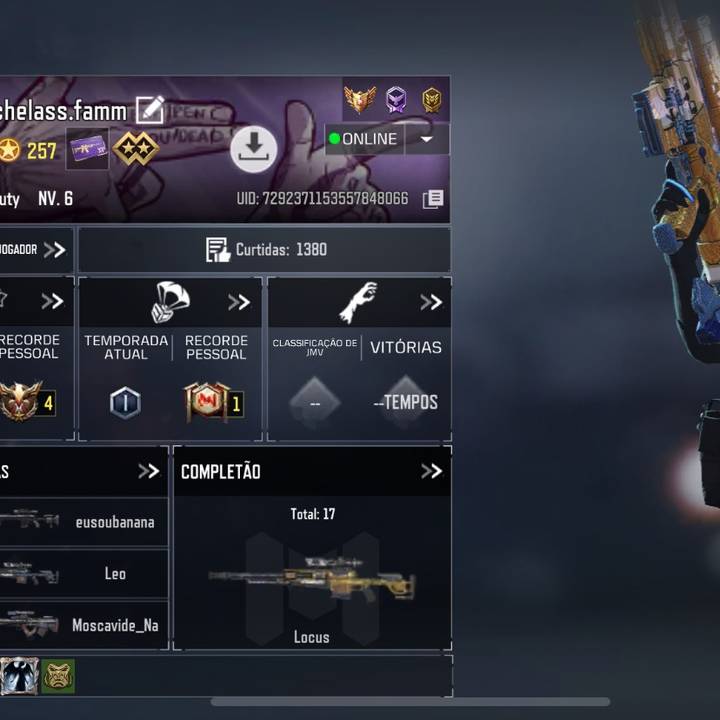Image resolution: width=720 pixels, height=720 pixels.
Task: Edit the player name with pencil icon
Action: coord(150,109)
